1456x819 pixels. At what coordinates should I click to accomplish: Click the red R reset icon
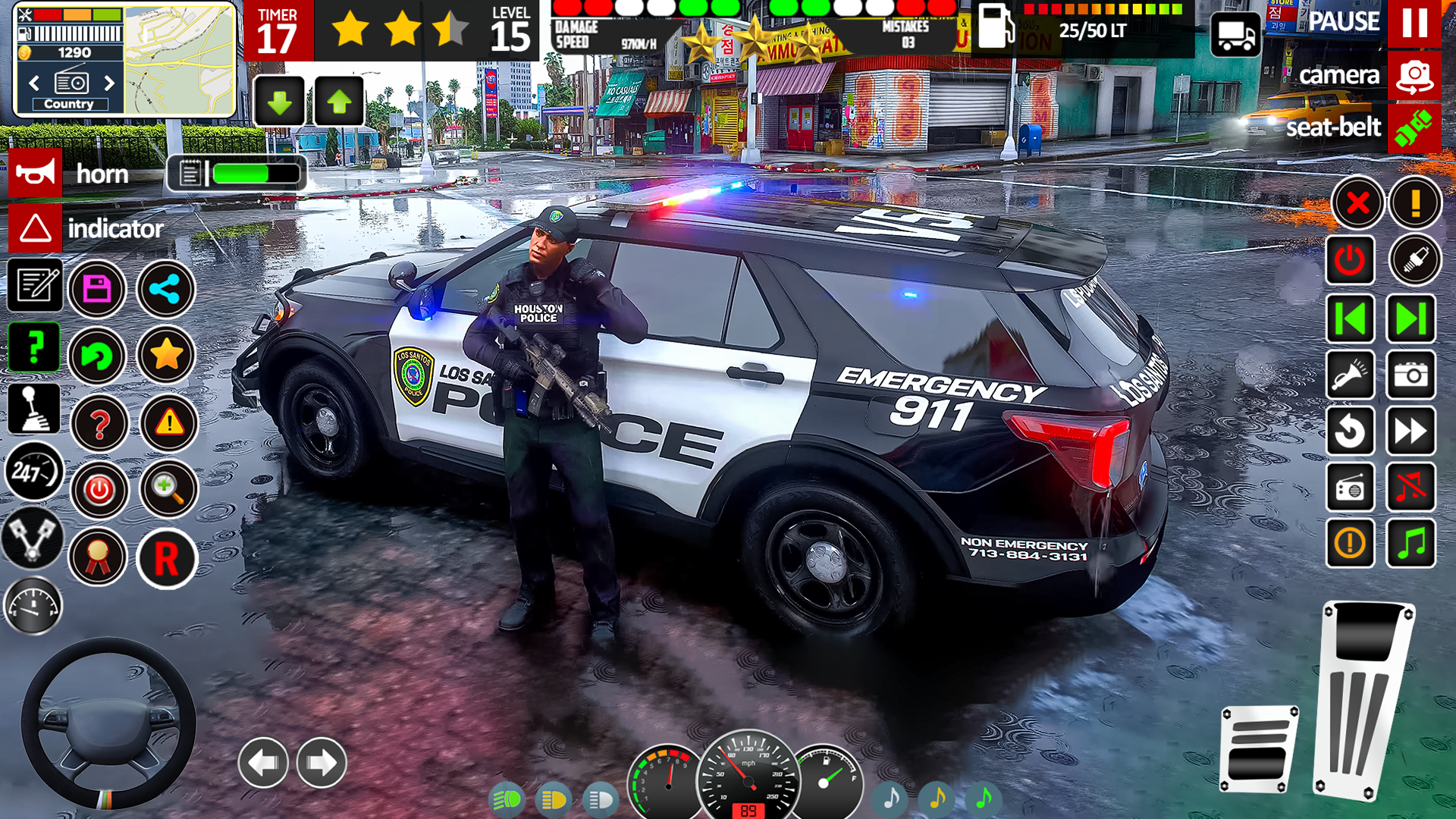coord(168,557)
